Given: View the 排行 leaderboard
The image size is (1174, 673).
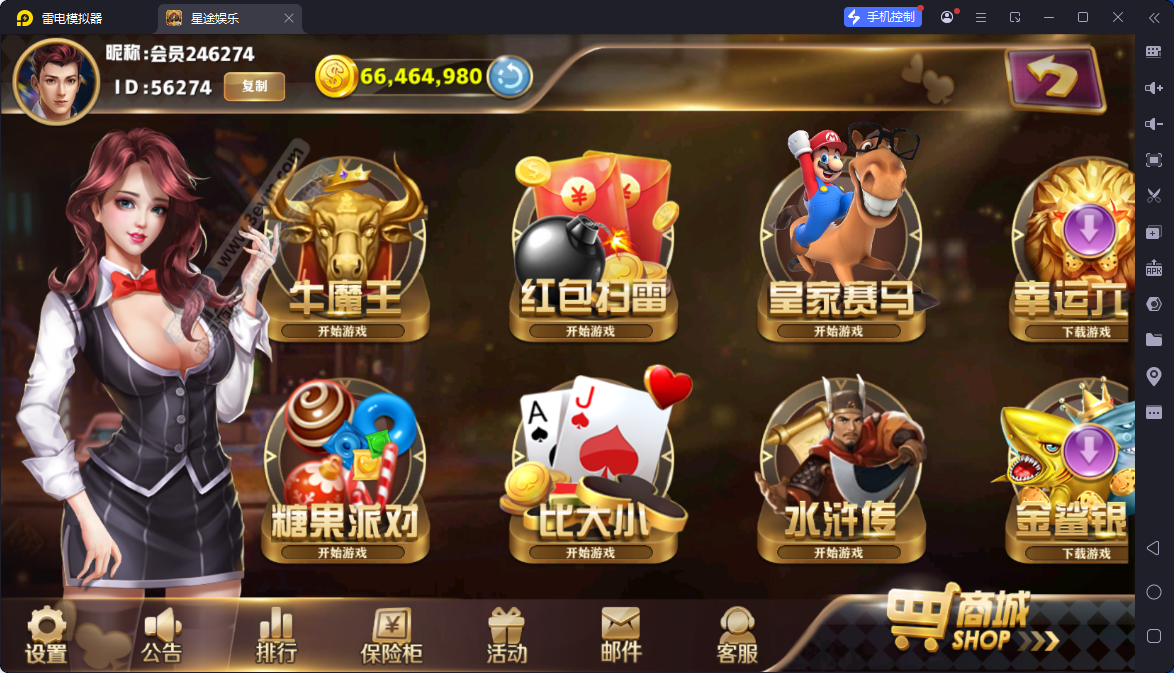Looking at the screenshot, I should point(276,636).
